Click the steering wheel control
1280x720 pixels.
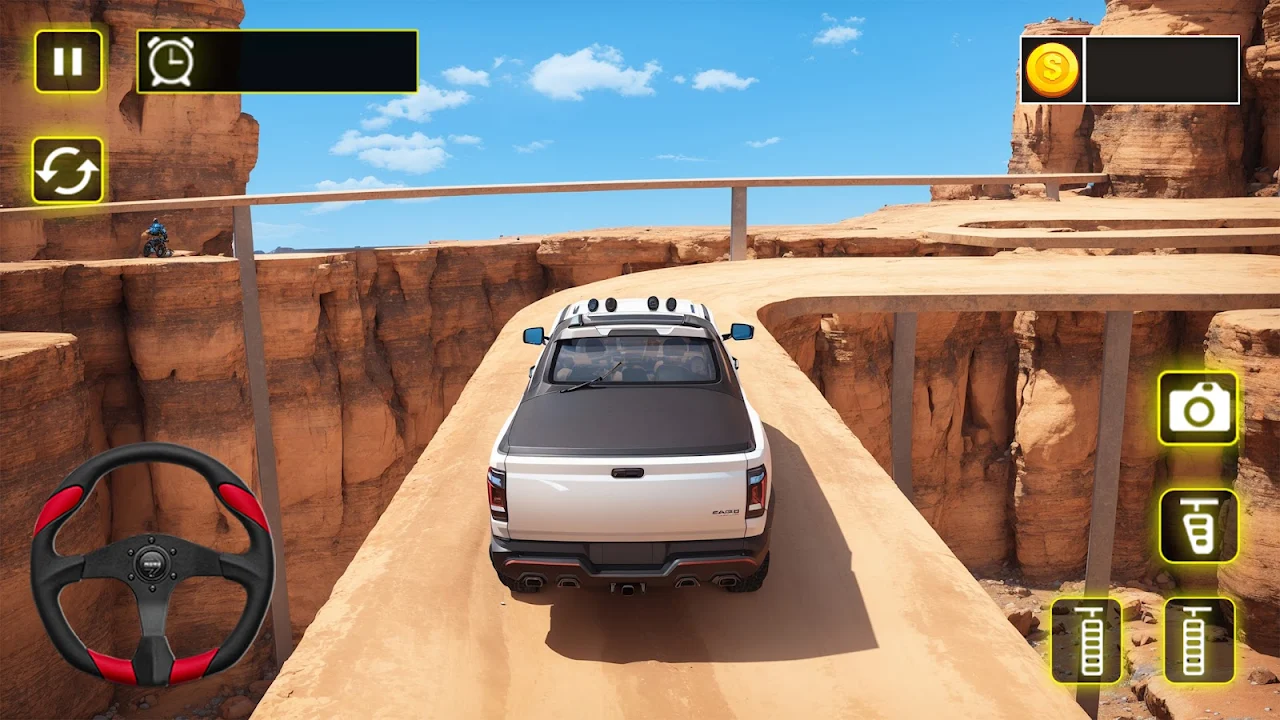(152, 563)
